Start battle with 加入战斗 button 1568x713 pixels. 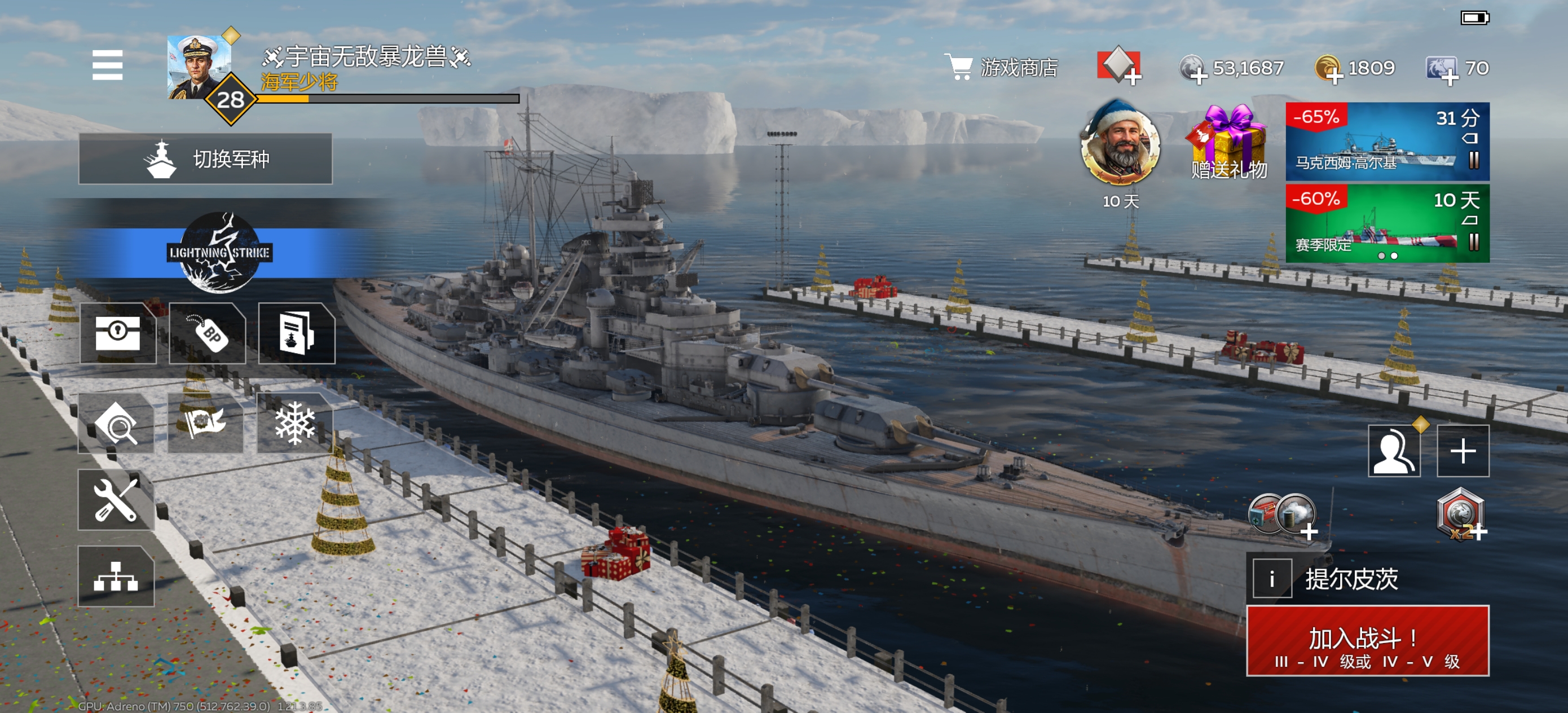(x=1367, y=641)
